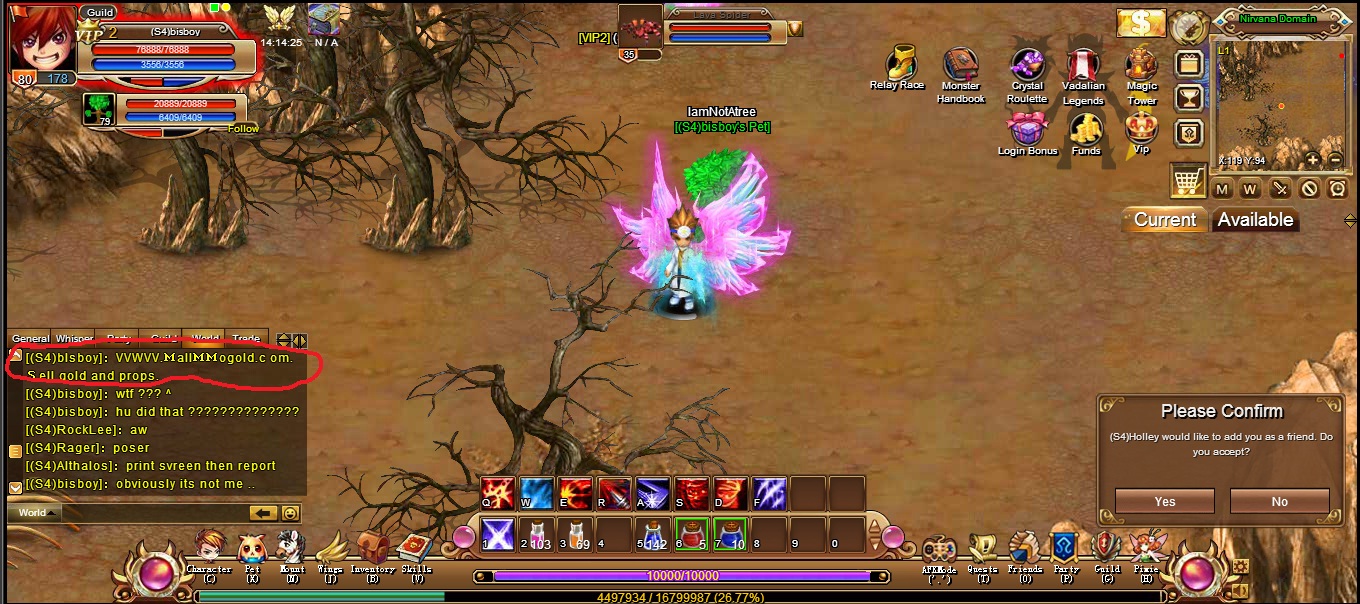Image resolution: width=1360 pixels, height=604 pixels.
Task: Open the shopping cart store
Action: point(1187,181)
